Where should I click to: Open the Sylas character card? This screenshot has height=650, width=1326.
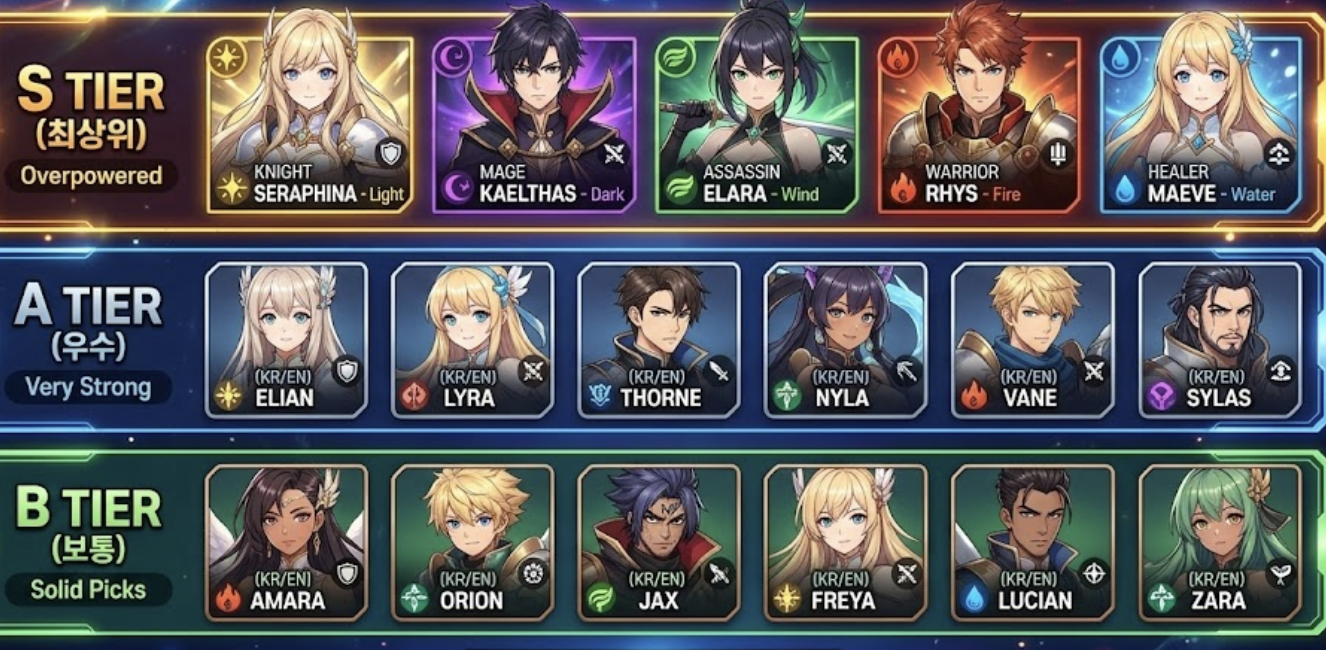pyautogui.click(x=1220, y=340)
